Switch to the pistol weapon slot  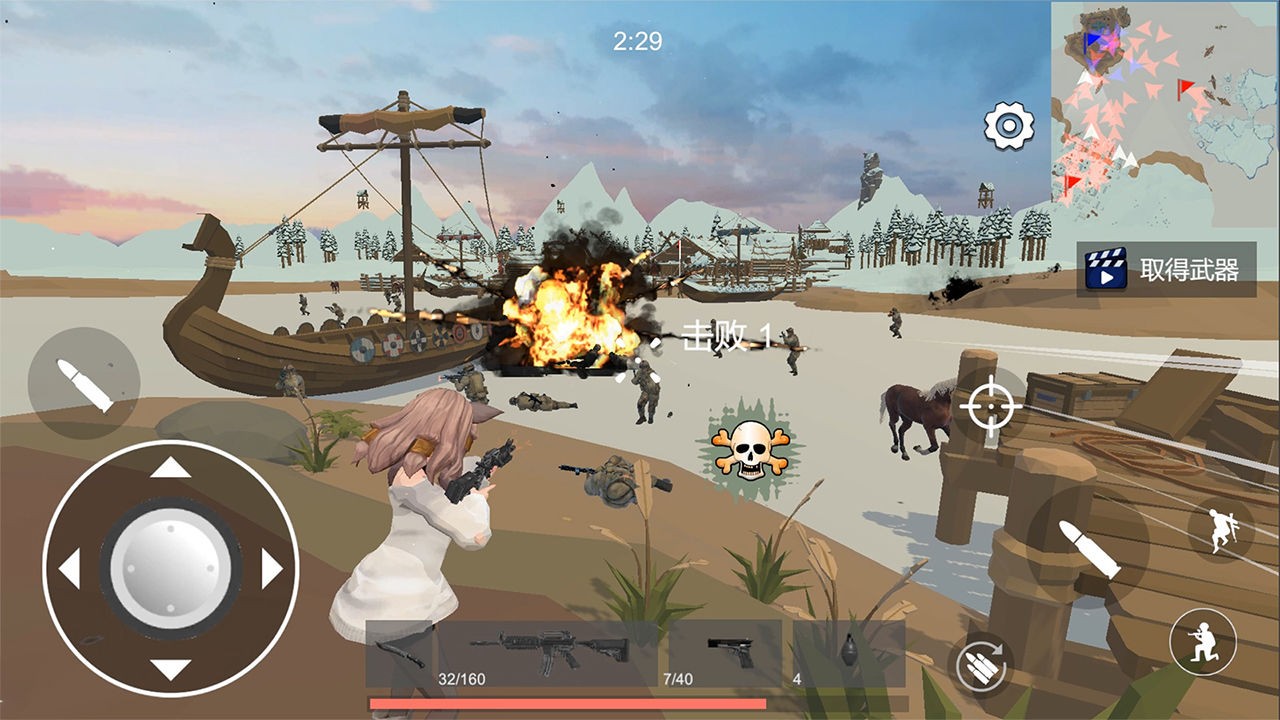(x=730, y=650)
